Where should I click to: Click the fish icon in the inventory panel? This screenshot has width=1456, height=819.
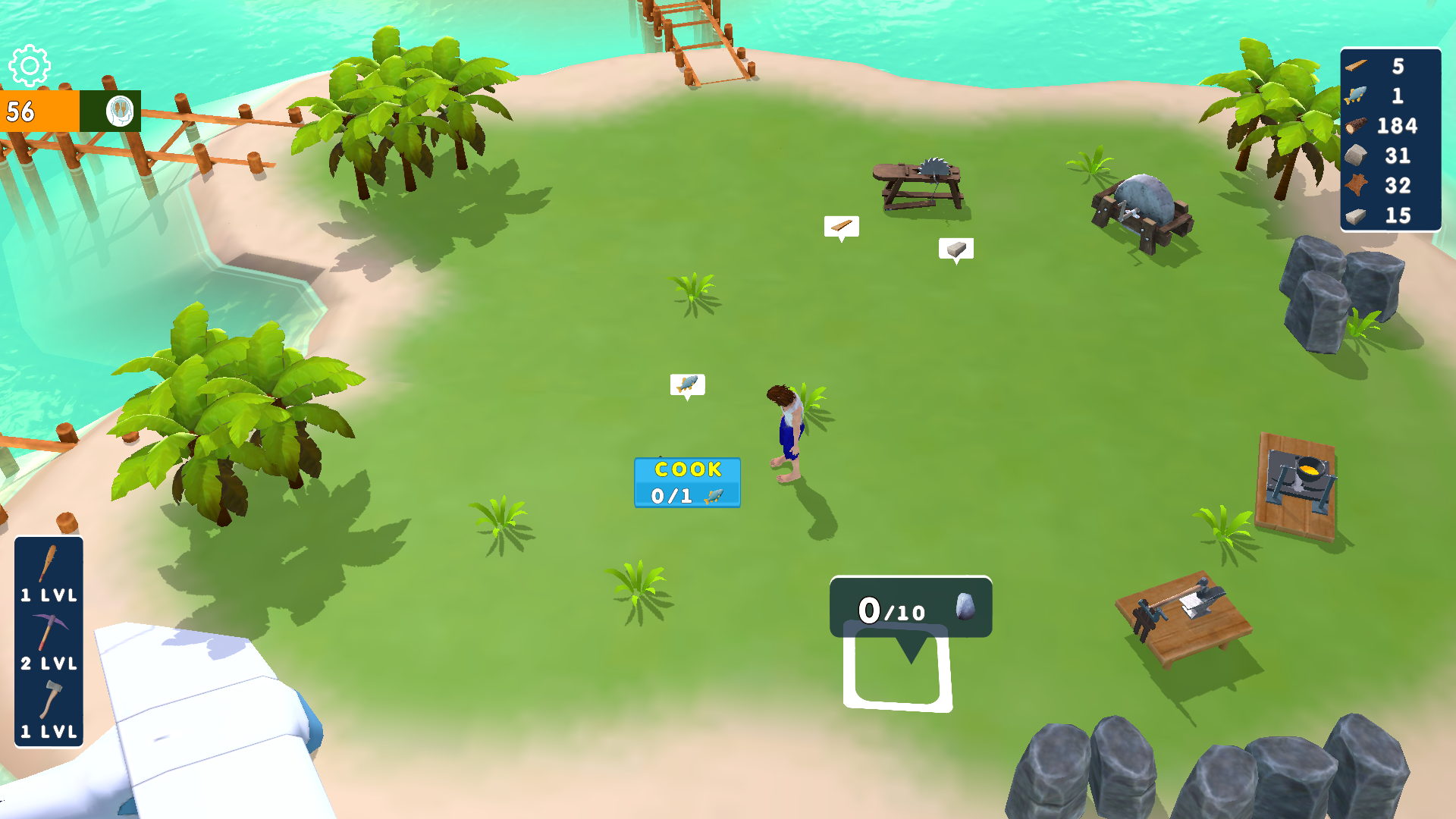pyautogui.click(x=1357, y=96)
